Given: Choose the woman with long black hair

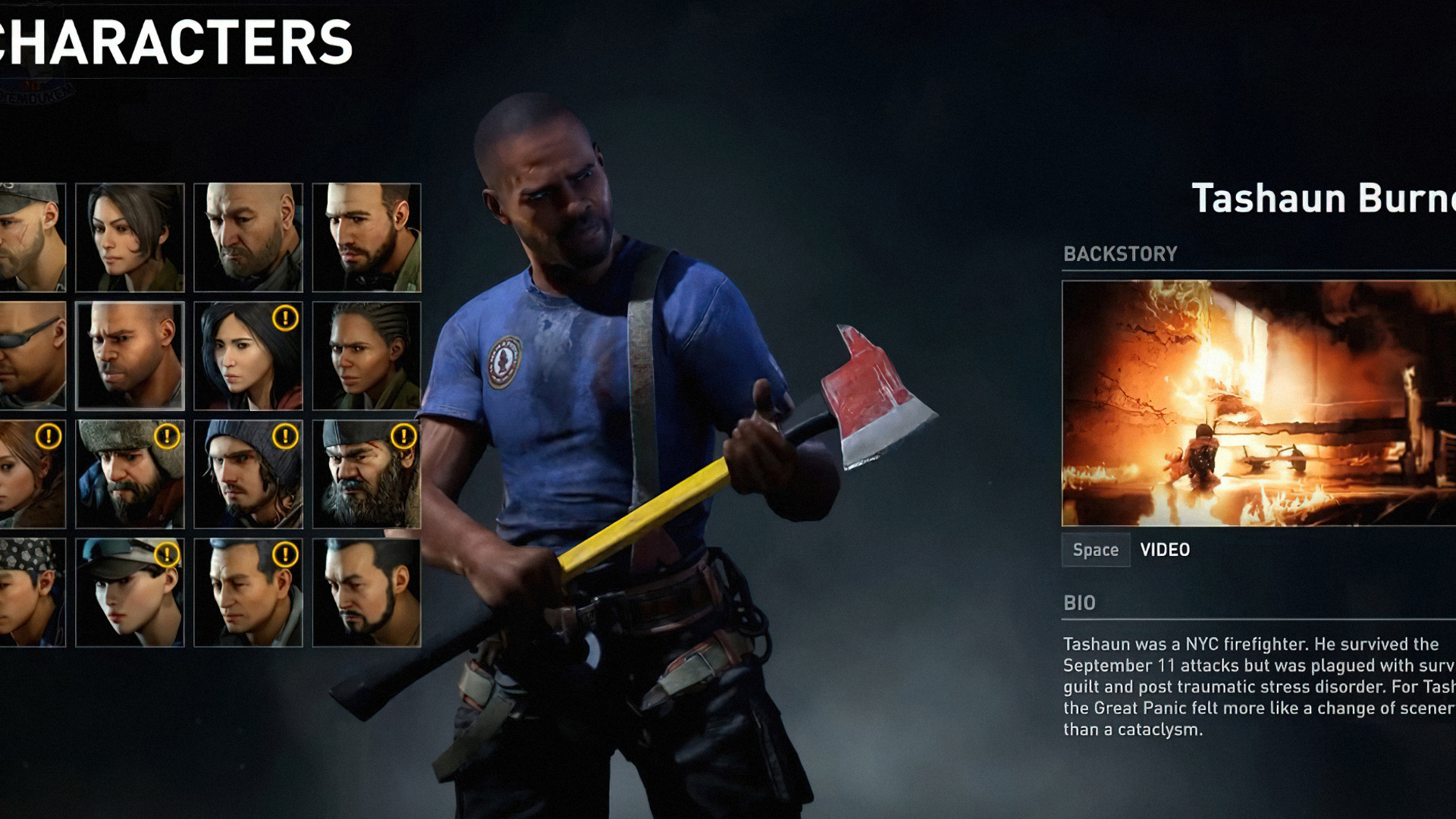Looking at the screenshot, I should coord(248,356).
